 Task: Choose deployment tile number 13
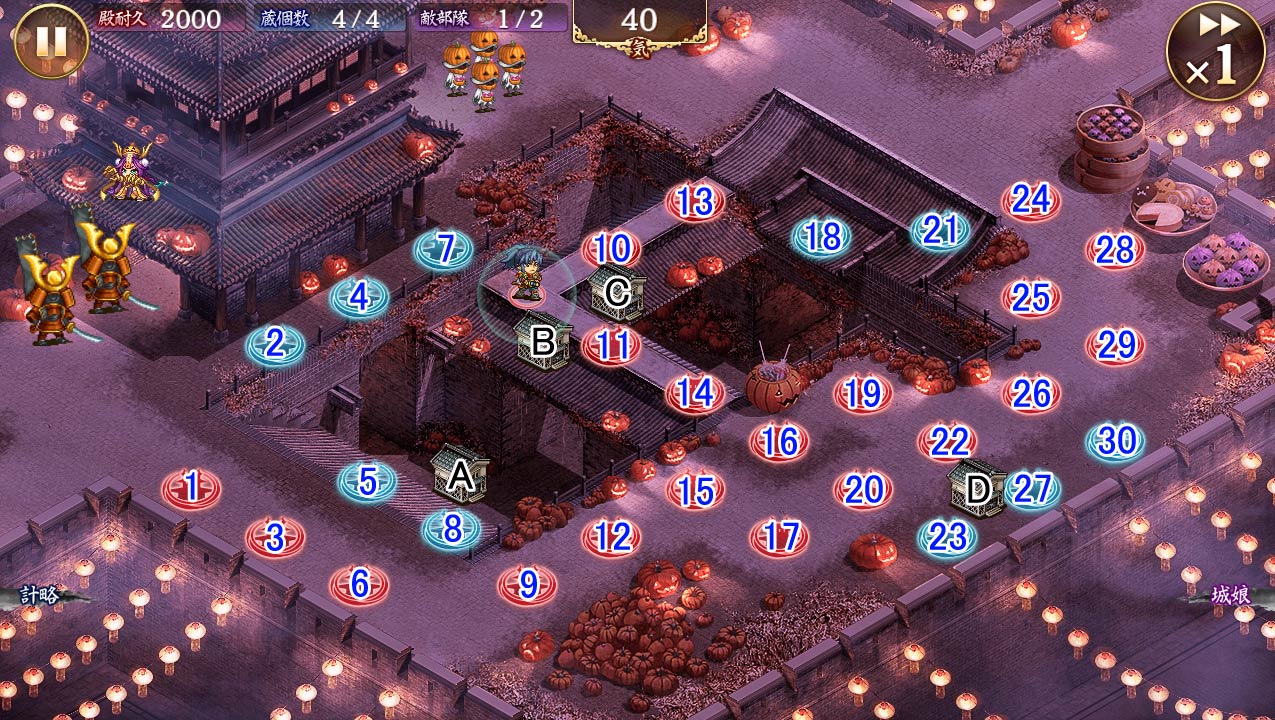pyautogui.click(x=695, y=203)
